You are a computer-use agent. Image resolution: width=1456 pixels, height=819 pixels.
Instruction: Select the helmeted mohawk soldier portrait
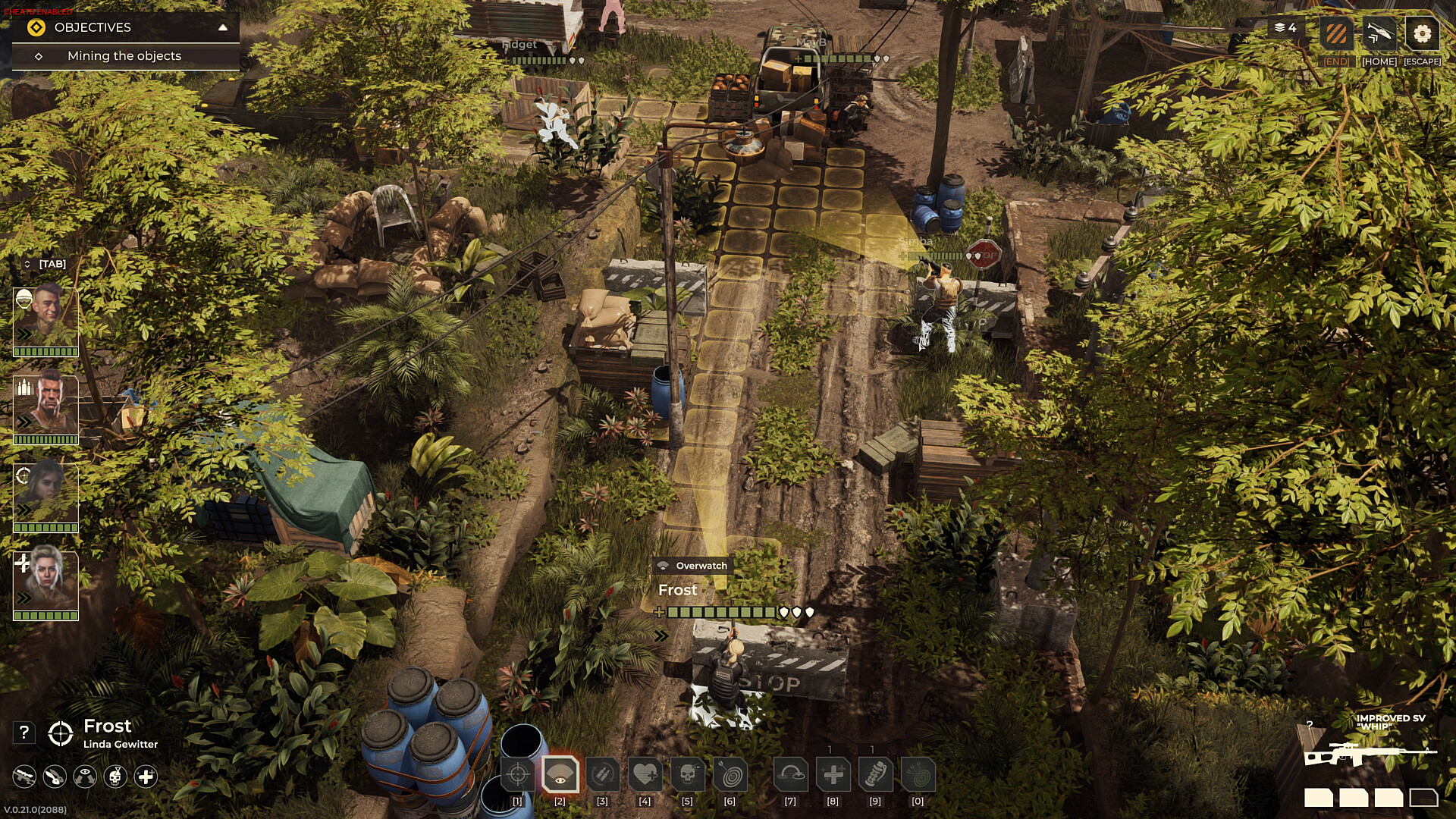[x=45, y=317]
